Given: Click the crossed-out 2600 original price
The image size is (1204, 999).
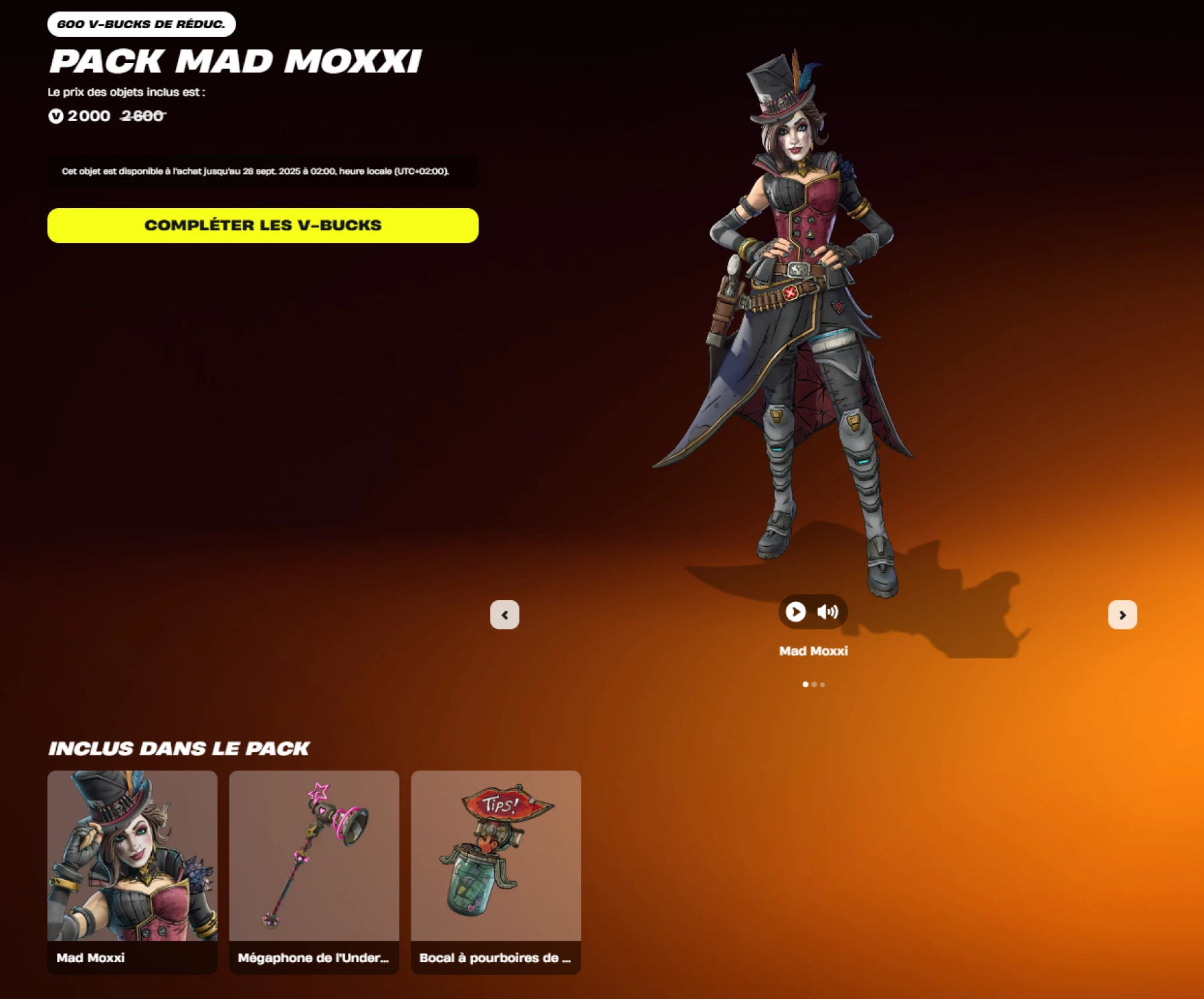Looking at the screenshot, I should [x=141, y=116].
